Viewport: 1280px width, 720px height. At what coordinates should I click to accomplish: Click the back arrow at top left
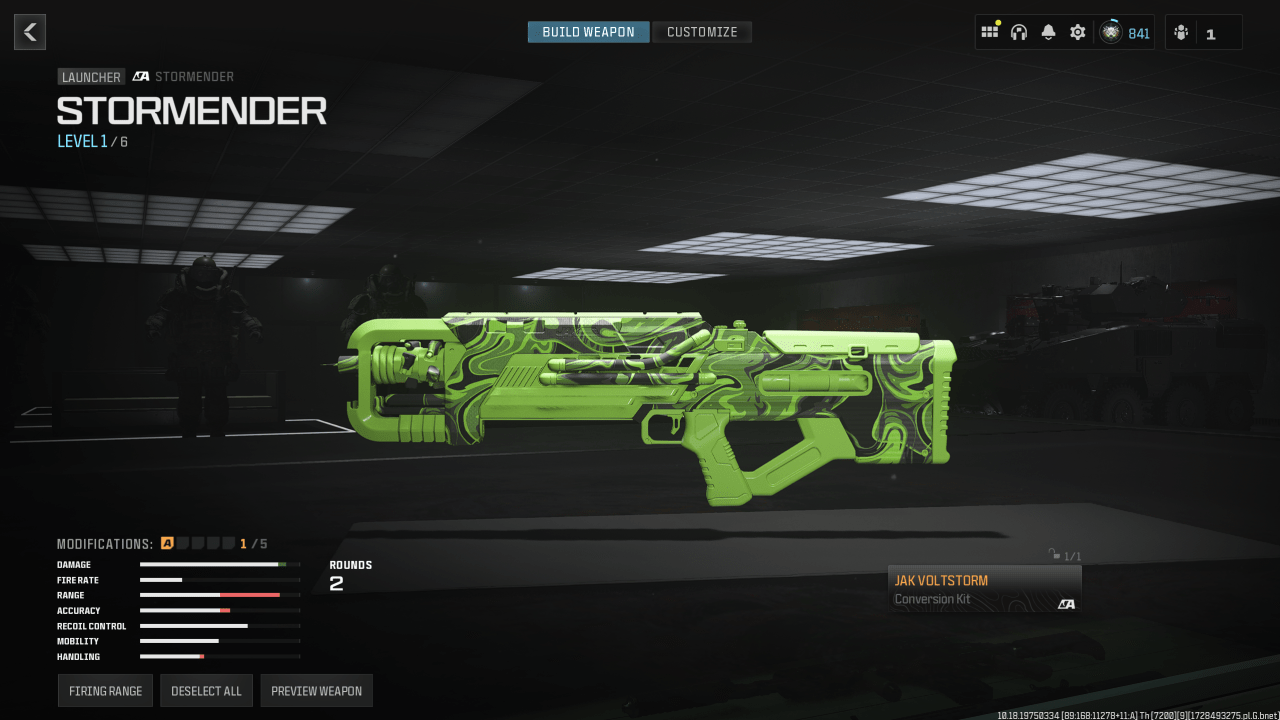click(29, 31)
